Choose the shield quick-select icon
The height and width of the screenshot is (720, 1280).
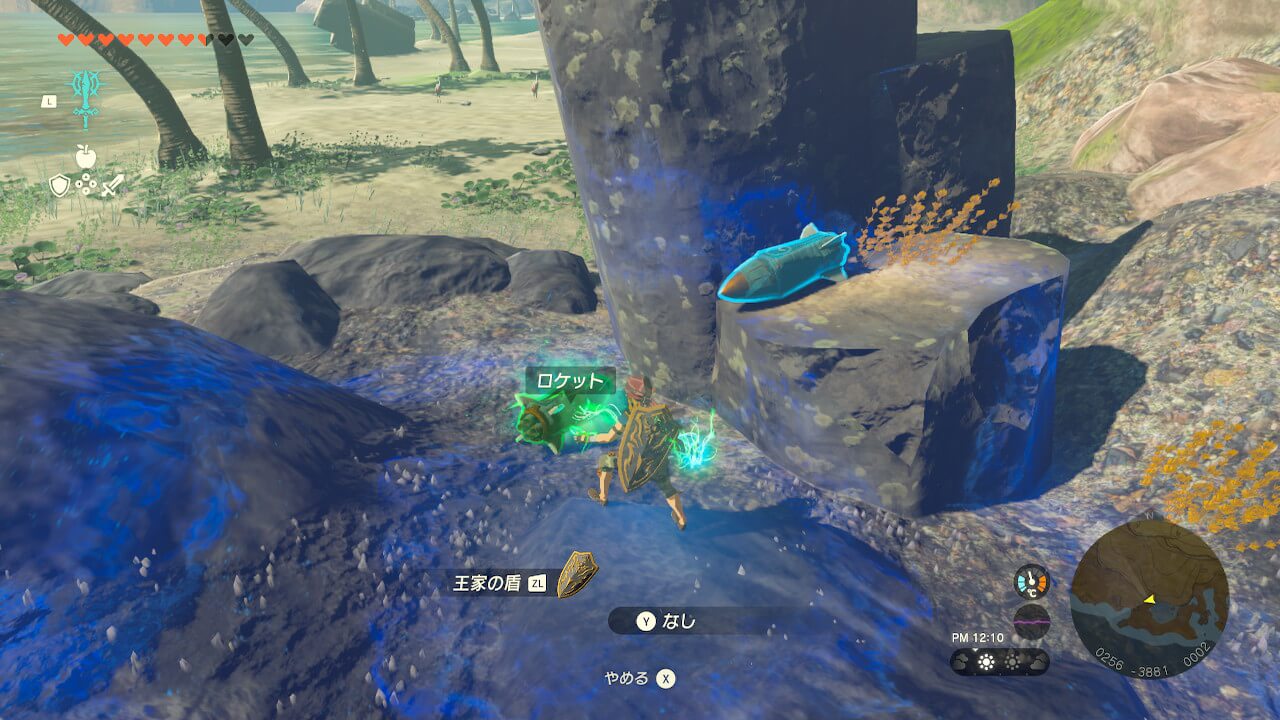point(60,184)
